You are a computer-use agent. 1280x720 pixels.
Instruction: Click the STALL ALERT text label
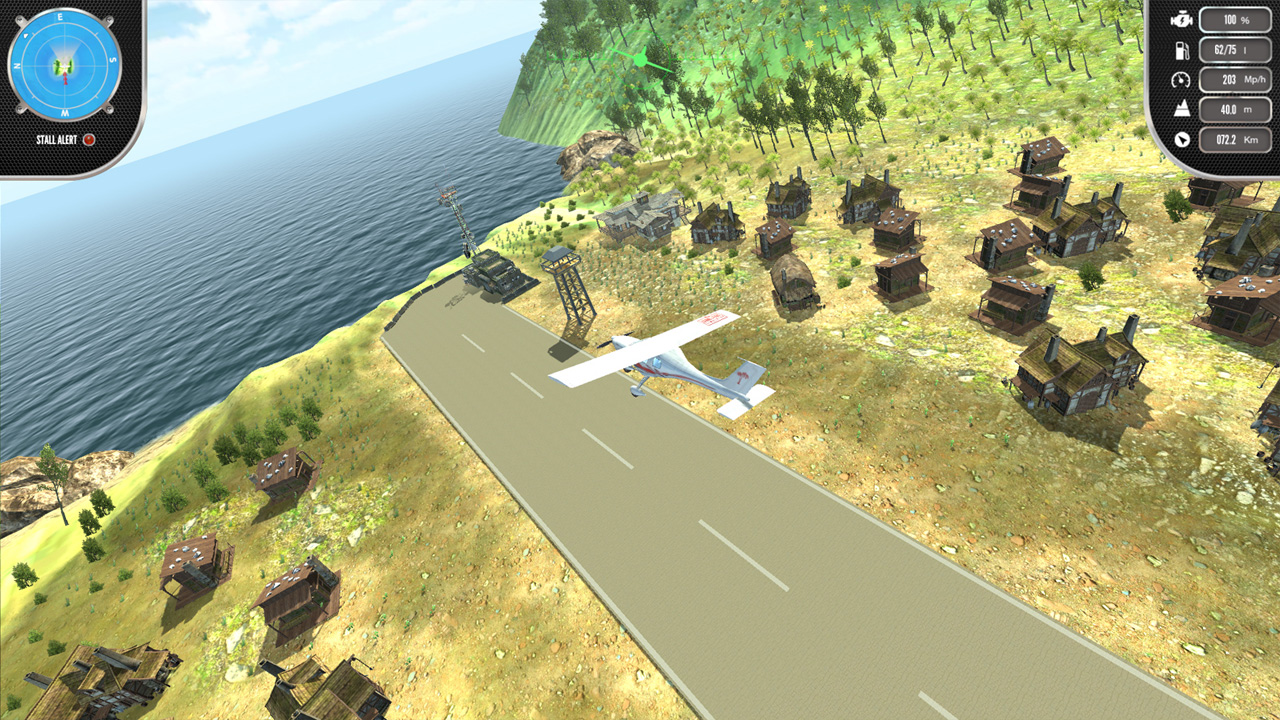point(56,141)
